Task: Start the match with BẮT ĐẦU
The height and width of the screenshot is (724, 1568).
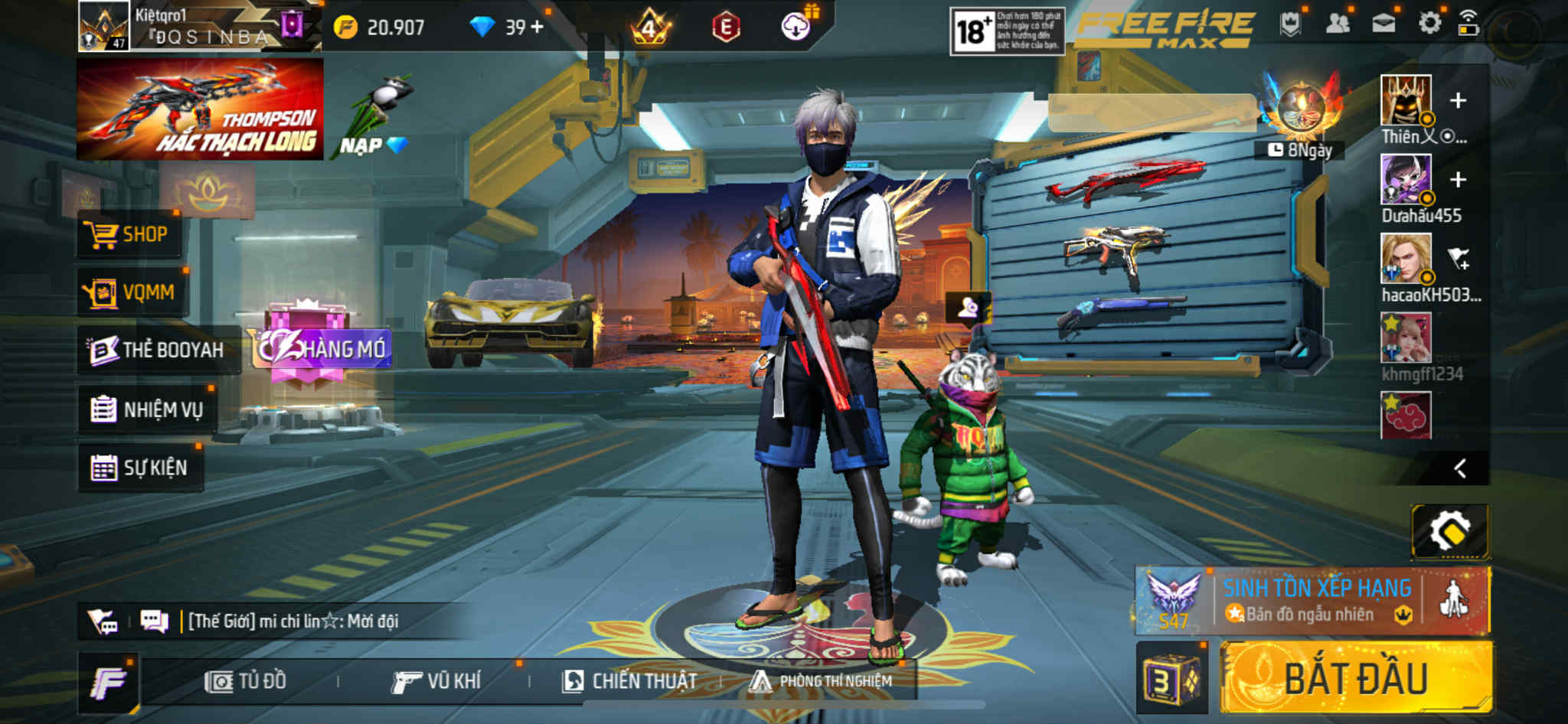Action: pyautogui.click(x=1355, y=678)
